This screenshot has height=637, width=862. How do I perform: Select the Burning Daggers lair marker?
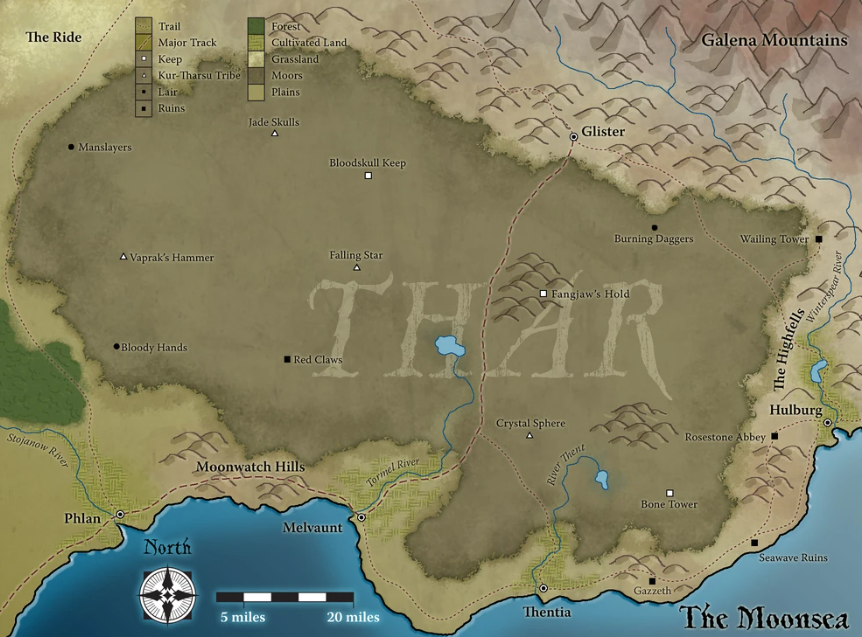[654, 228]
